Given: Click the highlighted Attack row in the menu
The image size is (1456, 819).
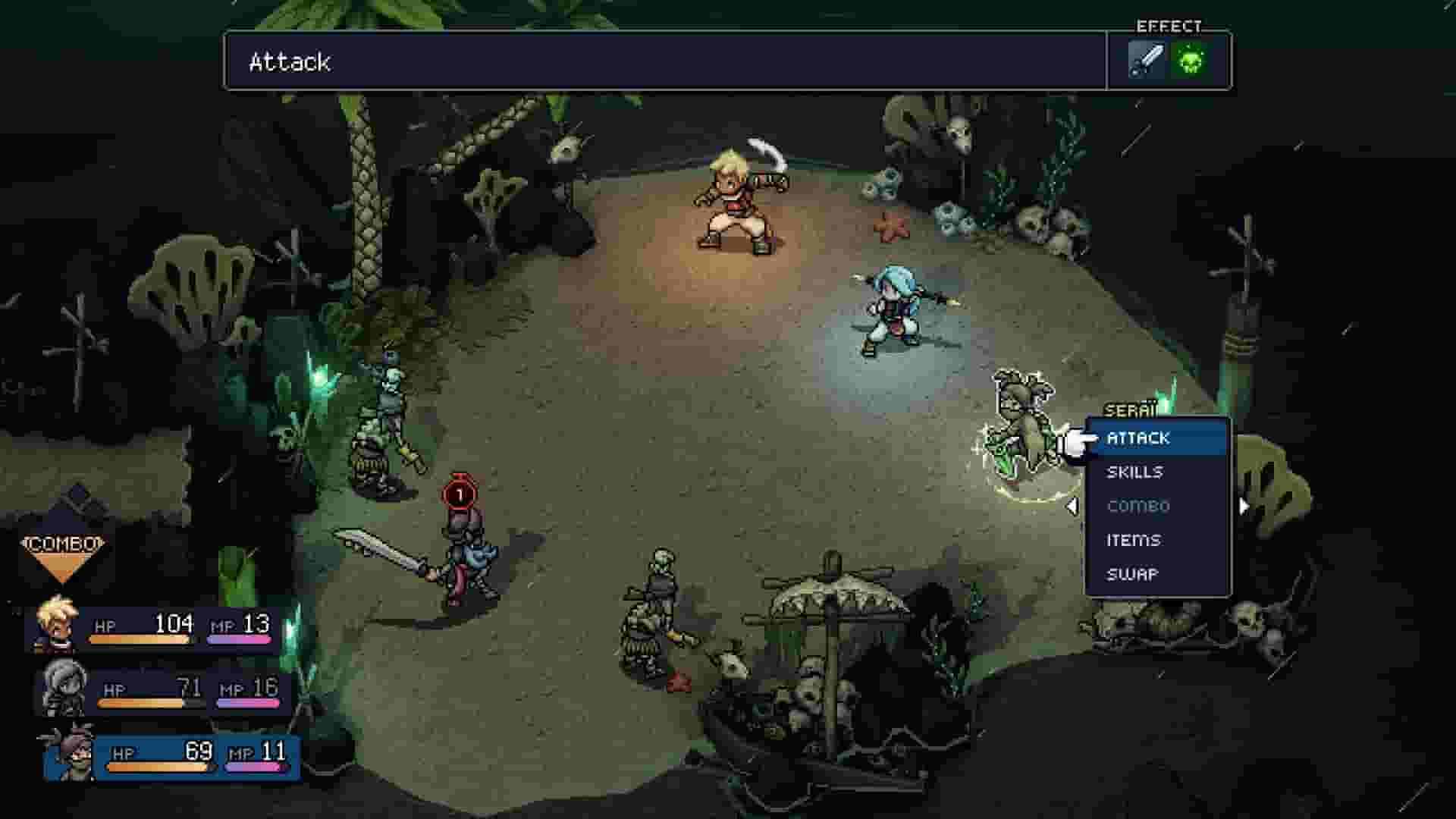Looking at the screenshot, I should click(x=1157, y=438).
